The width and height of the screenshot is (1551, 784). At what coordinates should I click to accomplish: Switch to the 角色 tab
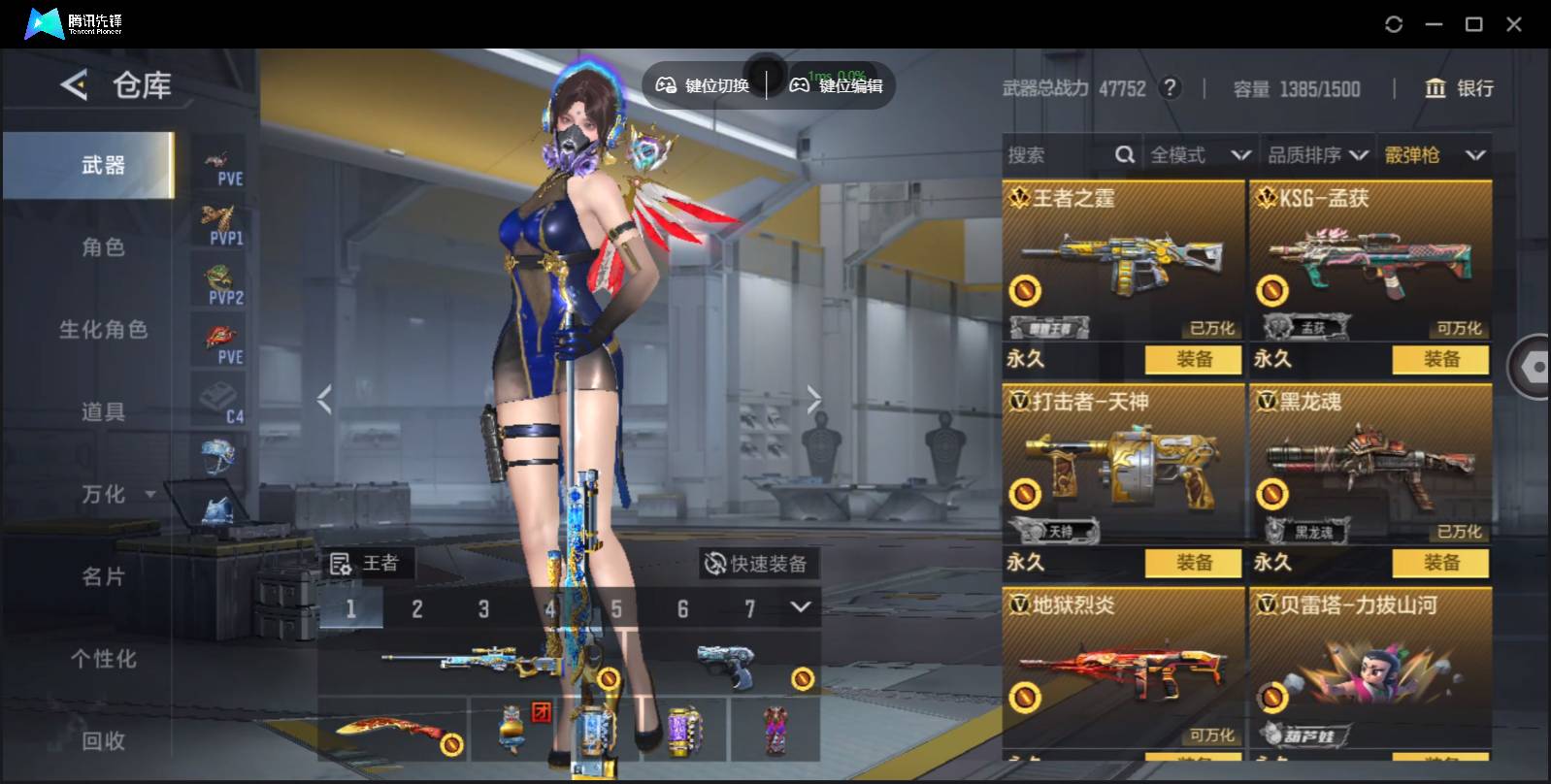[103, 247]
